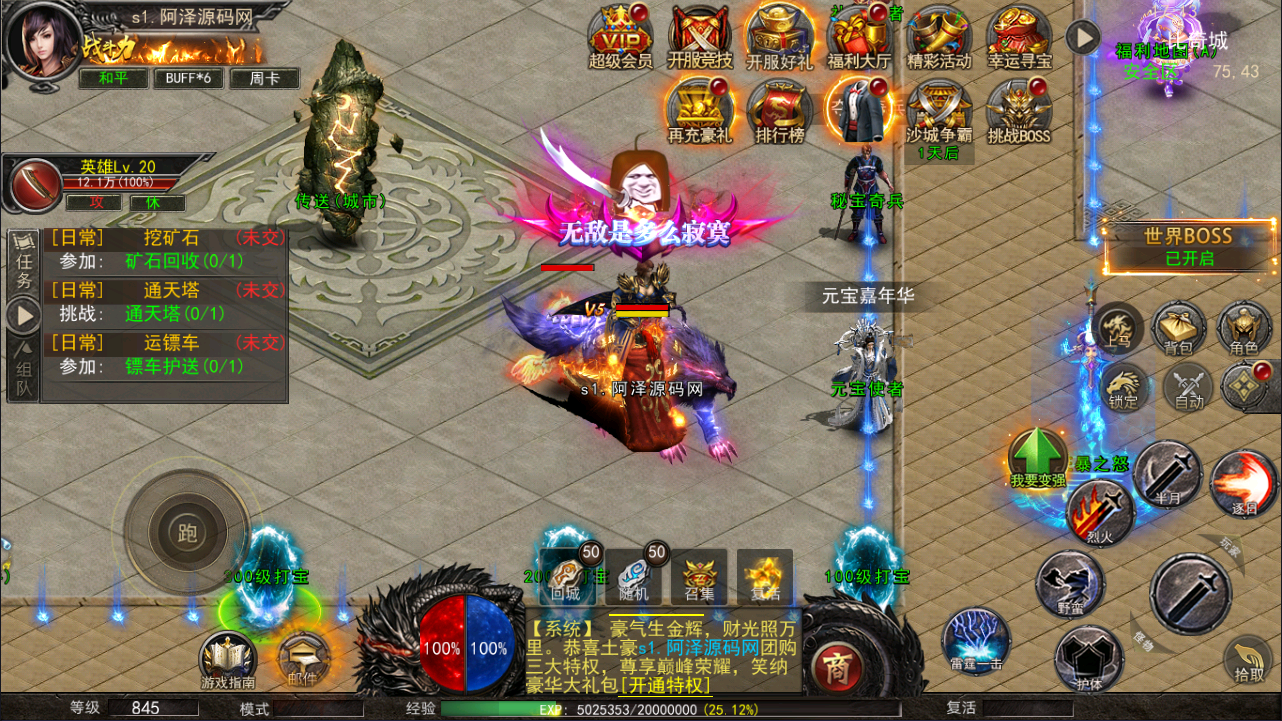Open the 背包 inventory bag

1179,328
